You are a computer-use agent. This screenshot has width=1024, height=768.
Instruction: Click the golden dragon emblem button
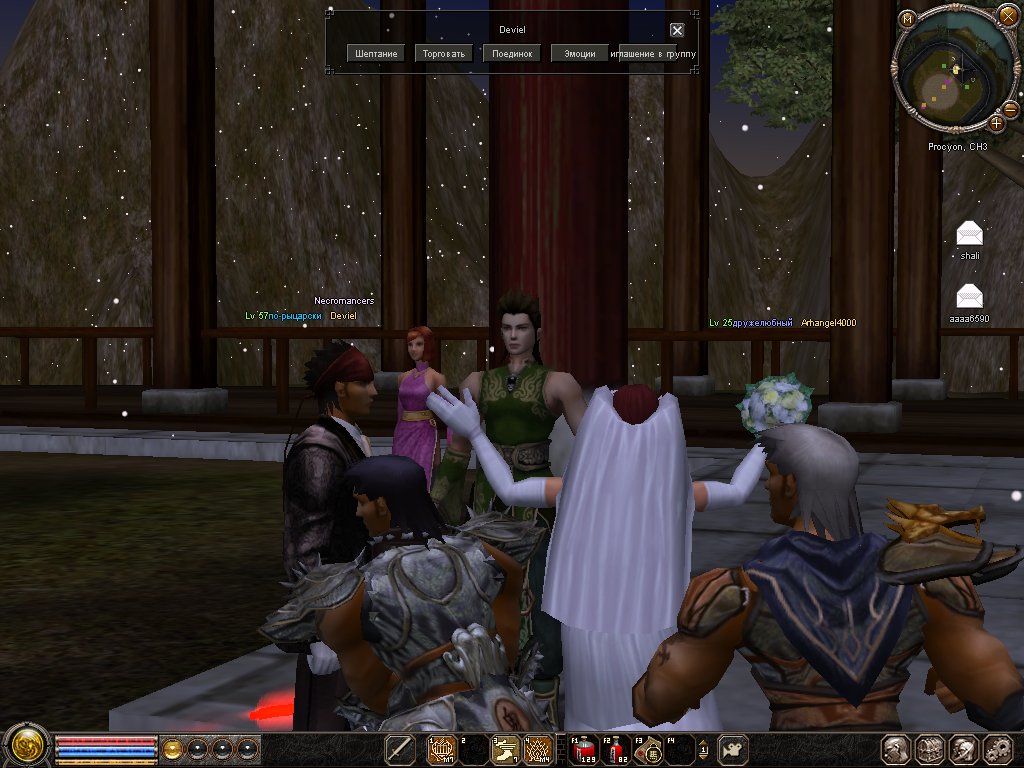pyautogui.click(x=27, y=748)
